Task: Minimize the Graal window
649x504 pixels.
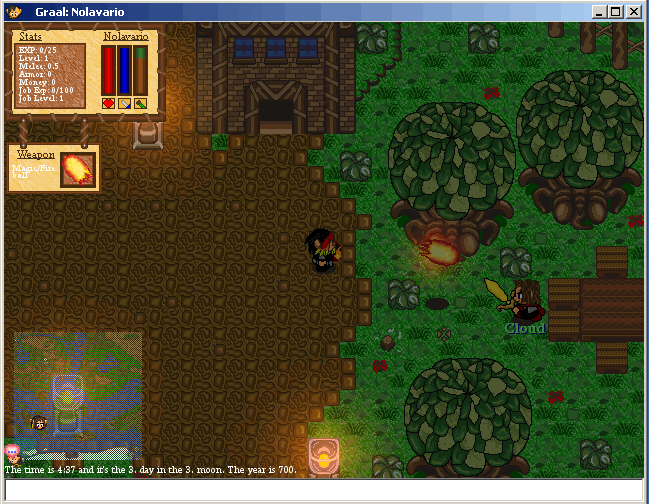Action: pos(599,12)
